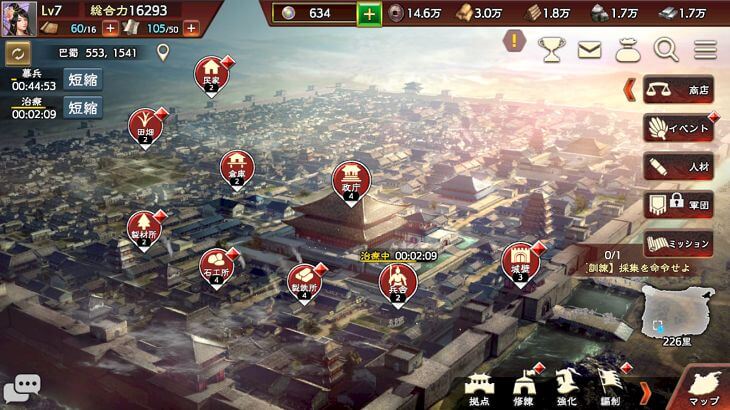Image resolution: width=730 pixels, height=410 pixels.
Task: Open the 軍団 legion menu
Action: coord(678,204)
